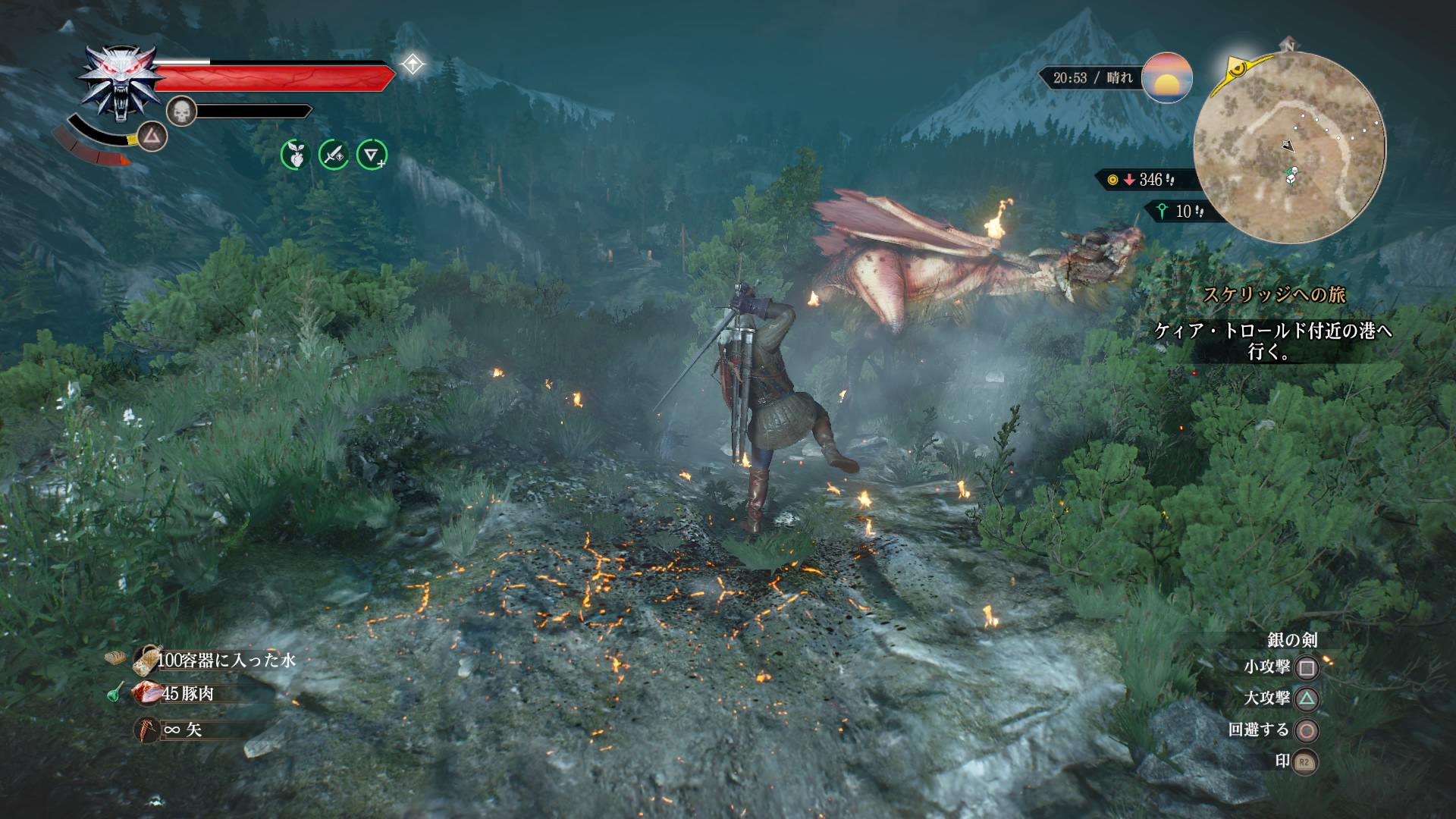Click the sunset weather icon
This screenshot has height=819, width=1456.
[1166, 77]
